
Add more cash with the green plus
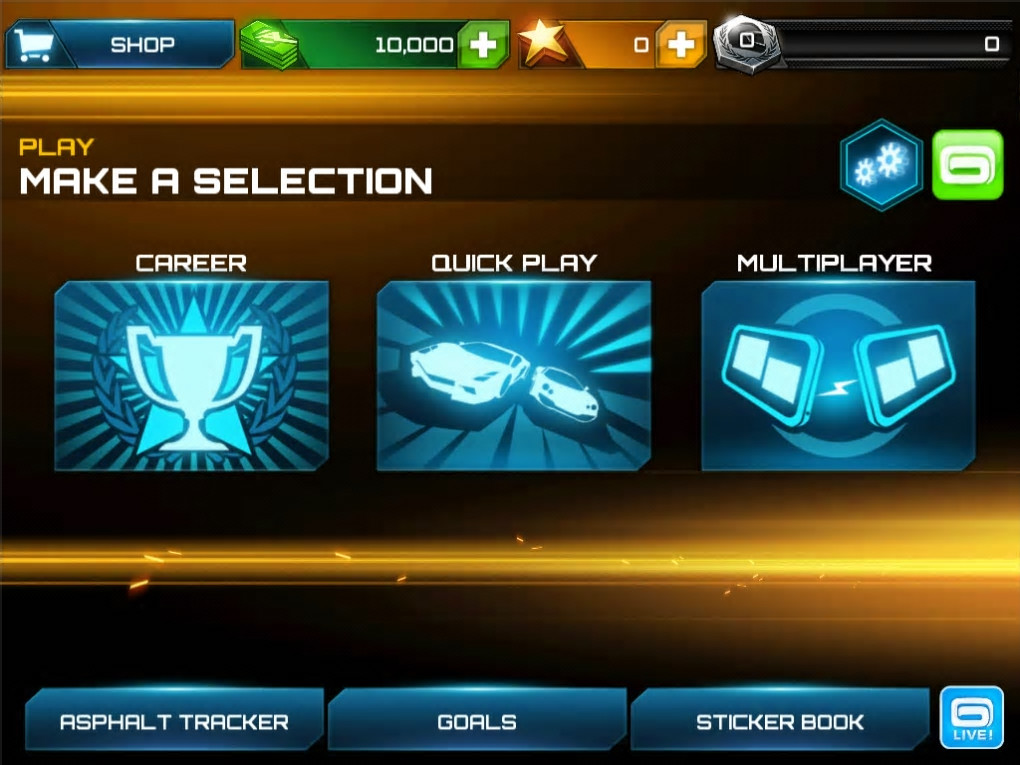483,45
